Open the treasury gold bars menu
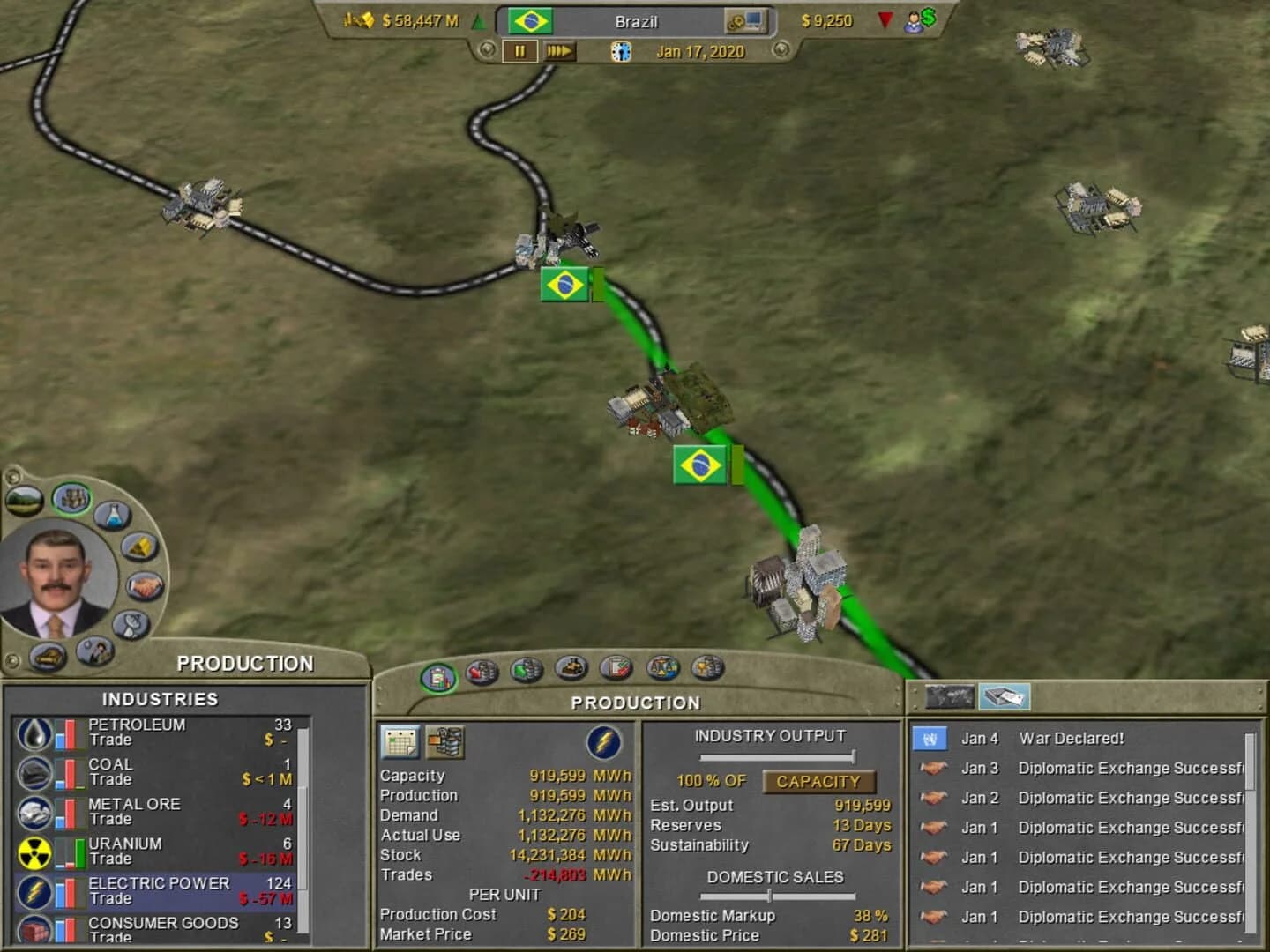Screen dimensions: 1270x952 tap(138, 547)
